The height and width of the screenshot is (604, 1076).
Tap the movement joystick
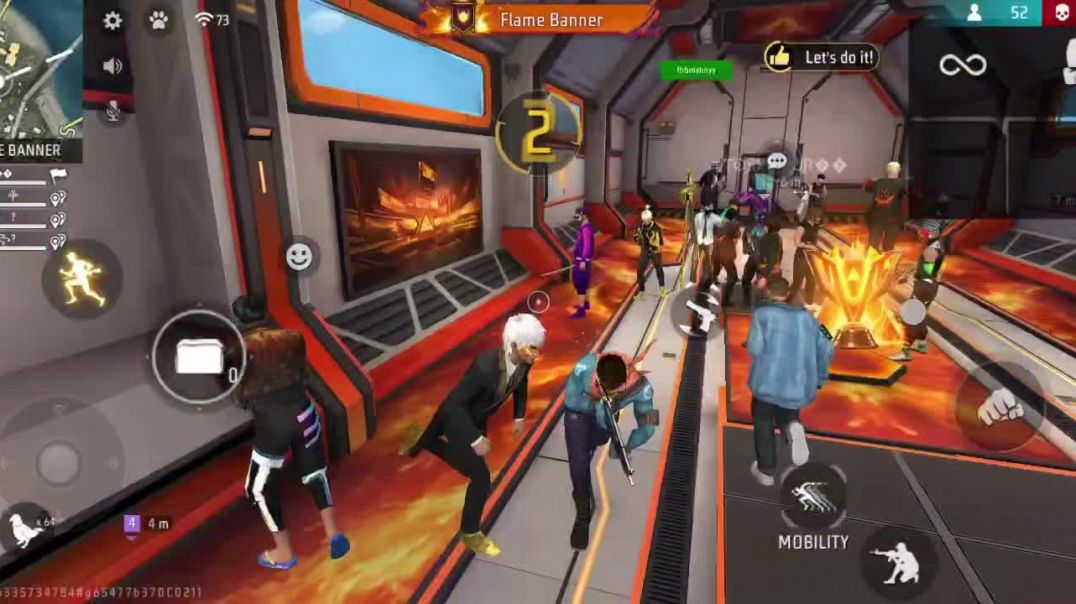point(59,461)
